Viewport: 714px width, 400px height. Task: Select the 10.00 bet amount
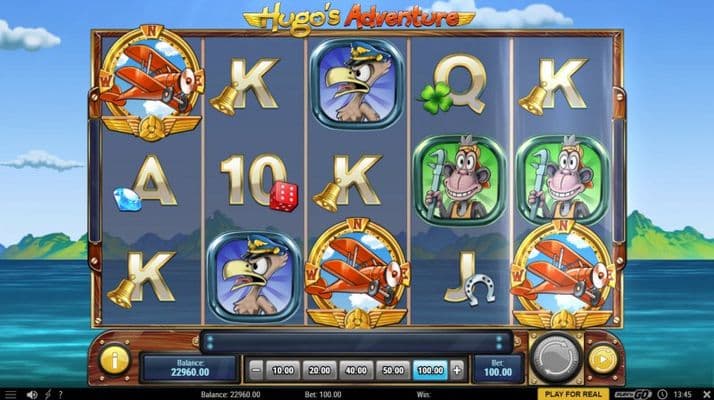[x=284, y=370]
